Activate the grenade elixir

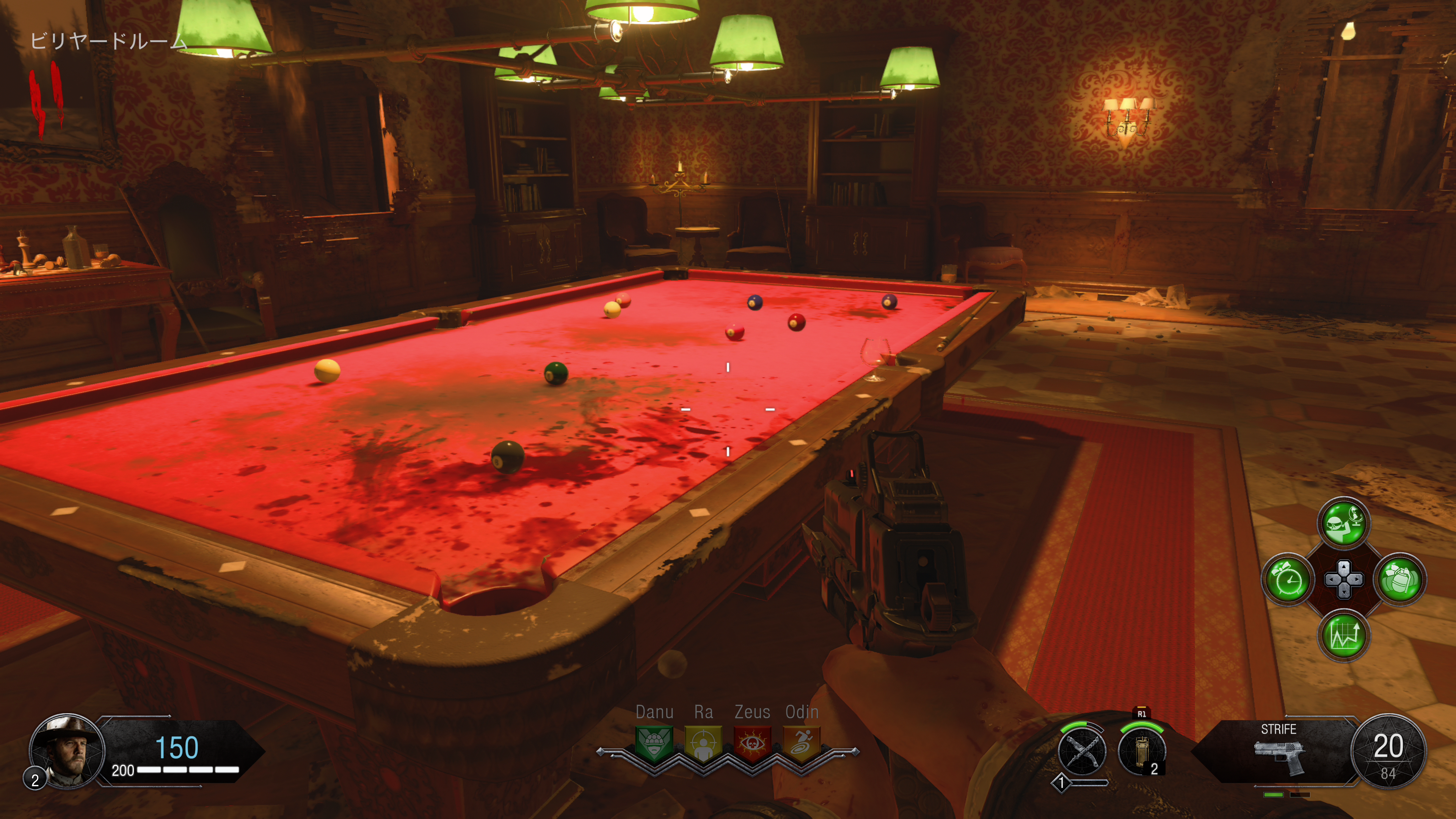[x=1400, y=580]
